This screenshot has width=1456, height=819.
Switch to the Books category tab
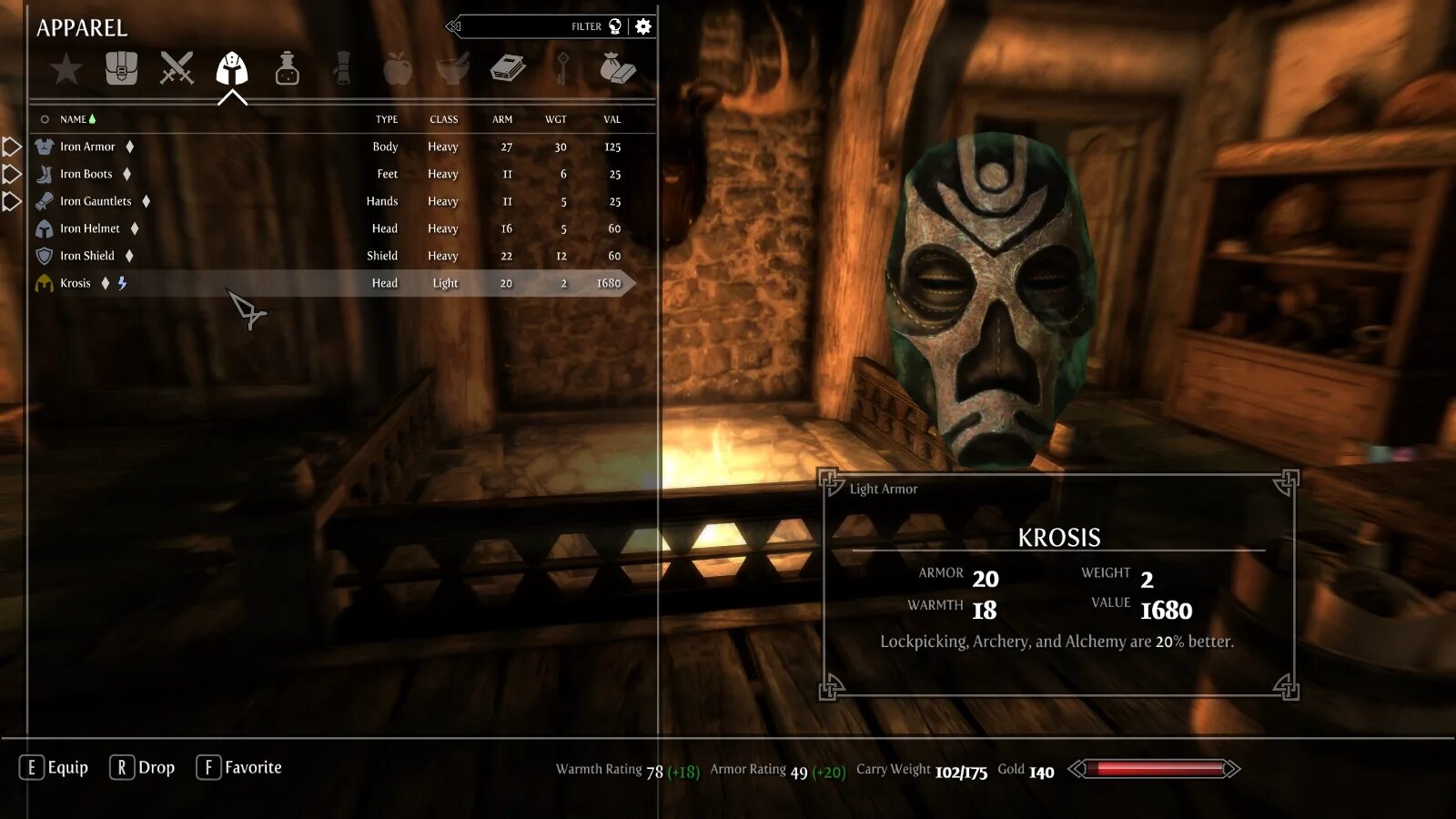click(508, 68)
